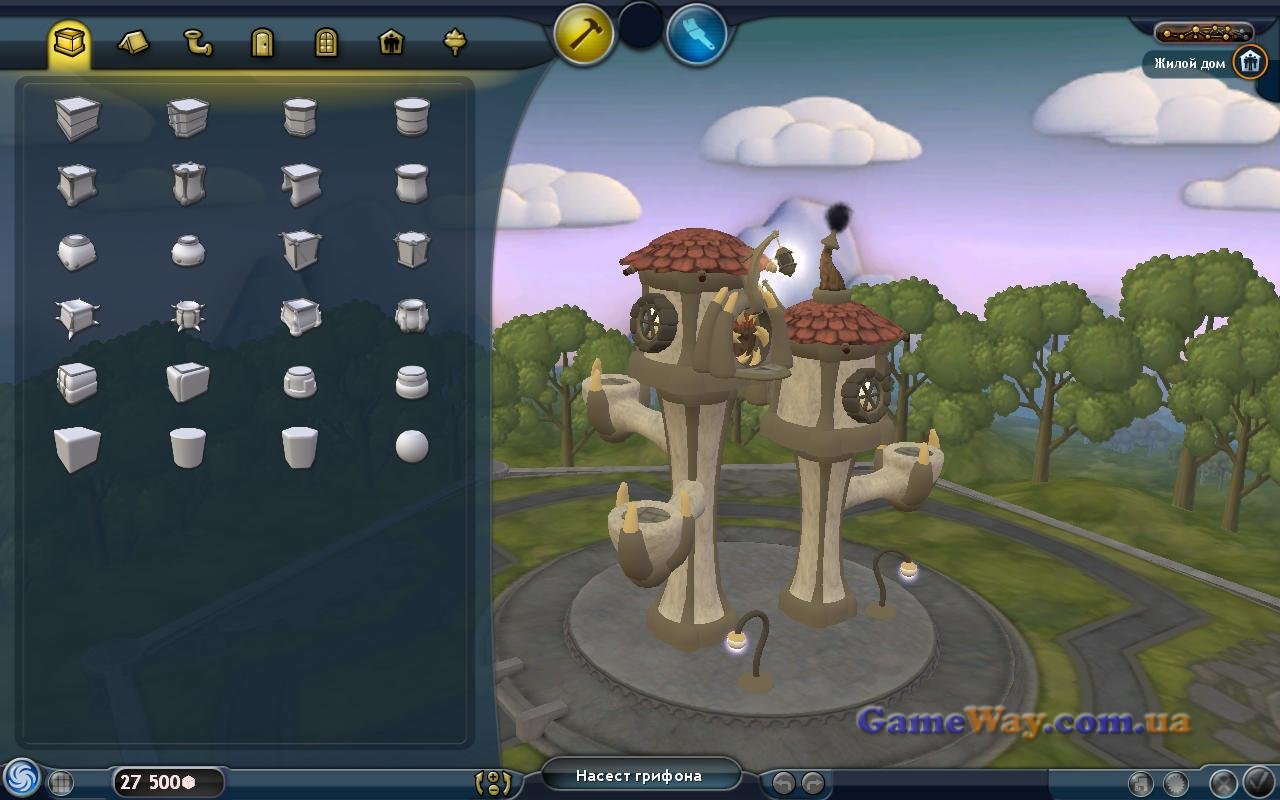This screenshot has height=800, width=1280.
Task: Show the window parts tab
Action: (x=326, y=42)
